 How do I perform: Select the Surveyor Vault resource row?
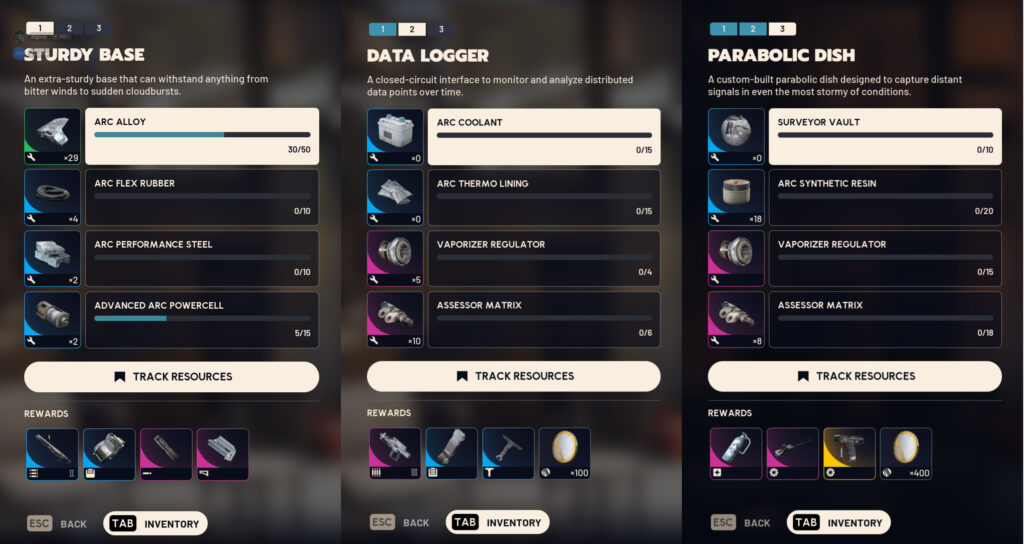885,136
